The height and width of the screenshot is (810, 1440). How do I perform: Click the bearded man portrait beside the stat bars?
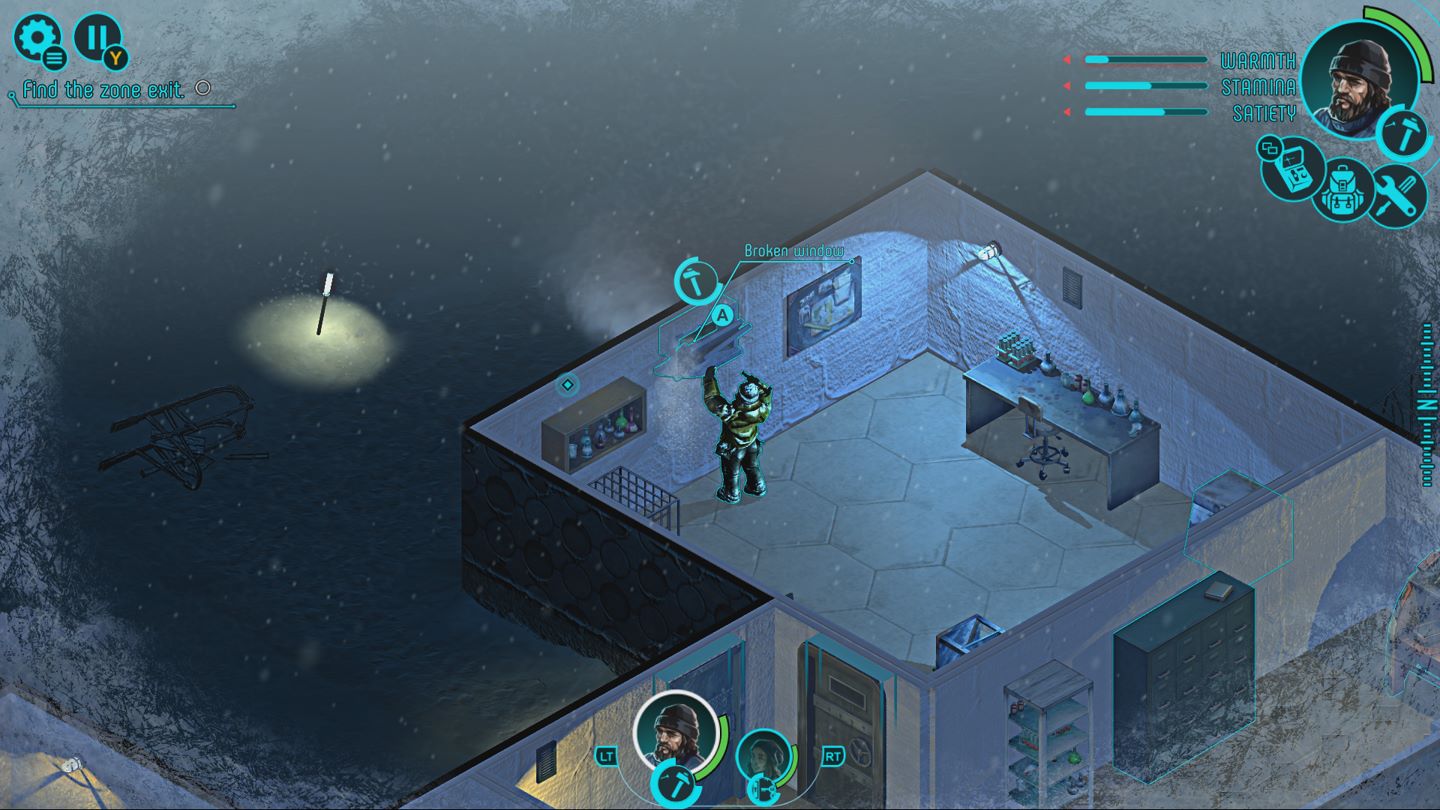coord(1359,77)
